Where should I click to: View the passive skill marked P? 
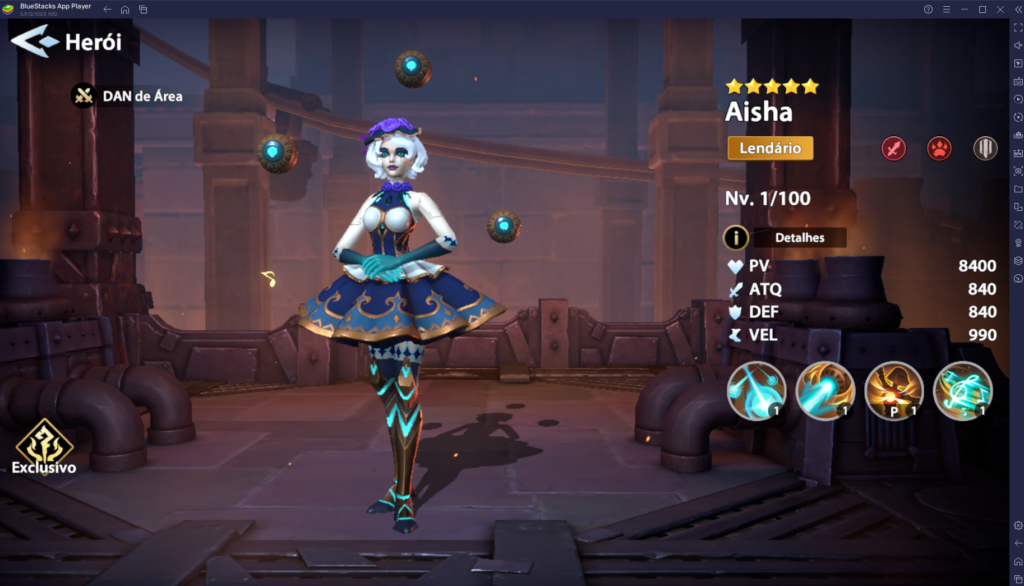click(894, 390)
